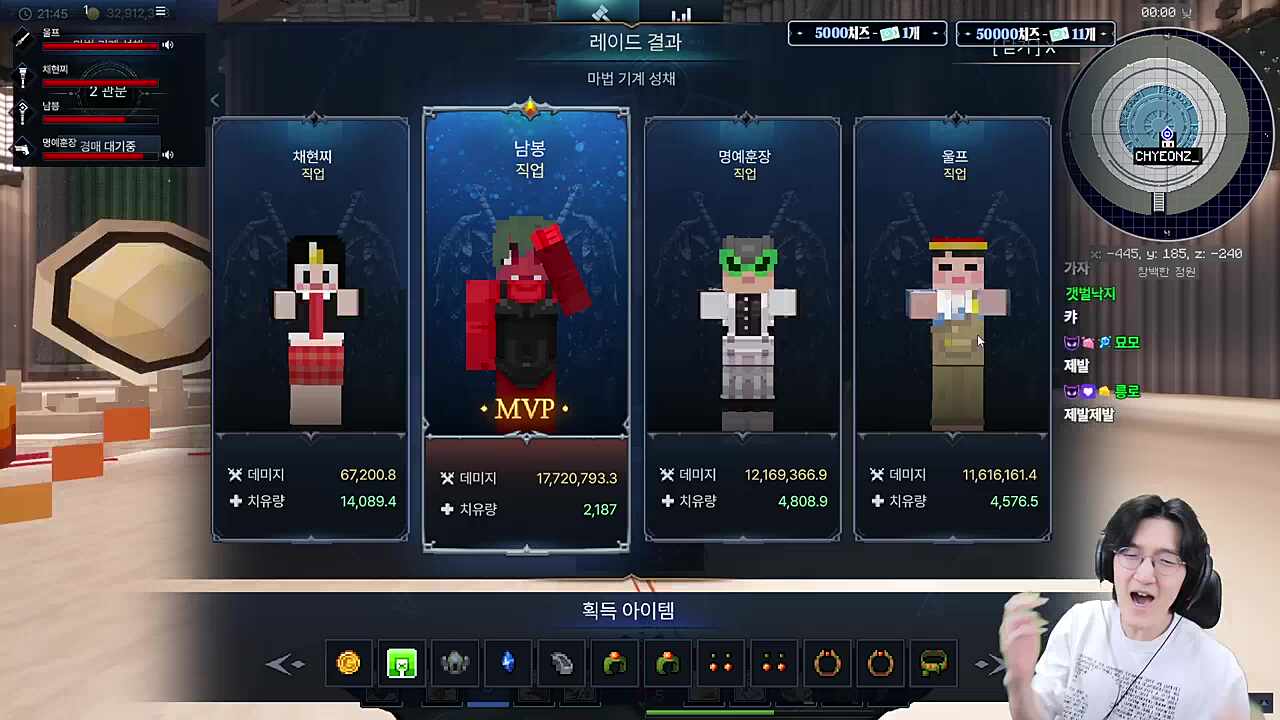This screenshot has height=720, width=1280.
Task: Open the bar-chart statistics tab
Action: pyautogui.click(x=681, y=14)
